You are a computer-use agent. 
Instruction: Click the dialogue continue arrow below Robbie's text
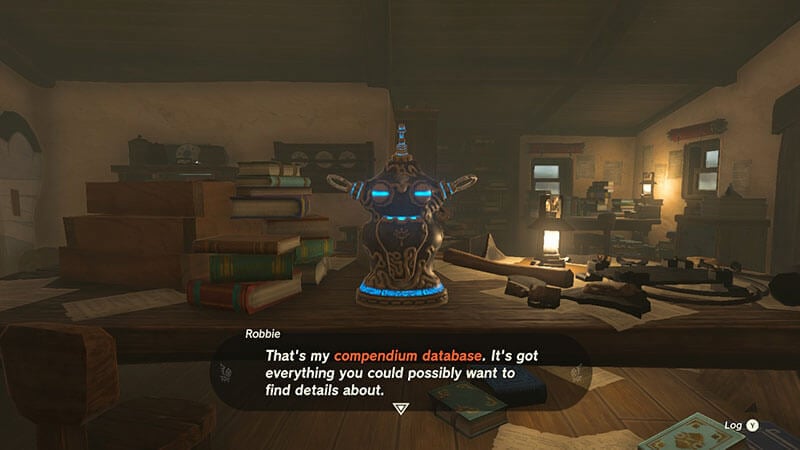click(401, 409)
